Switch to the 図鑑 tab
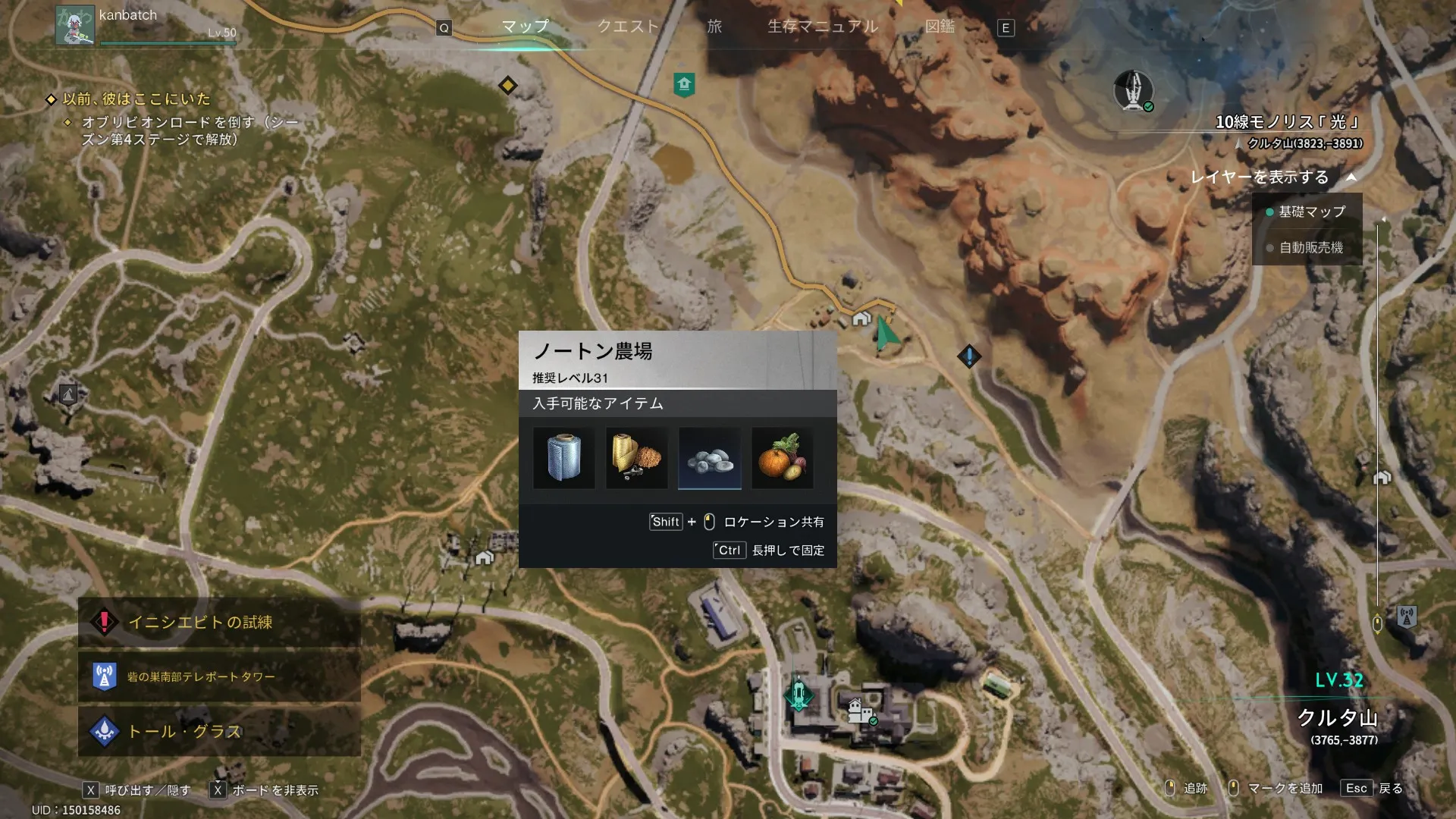The width and height of the screenshot is (1456, 819). [x=940, y=27]
